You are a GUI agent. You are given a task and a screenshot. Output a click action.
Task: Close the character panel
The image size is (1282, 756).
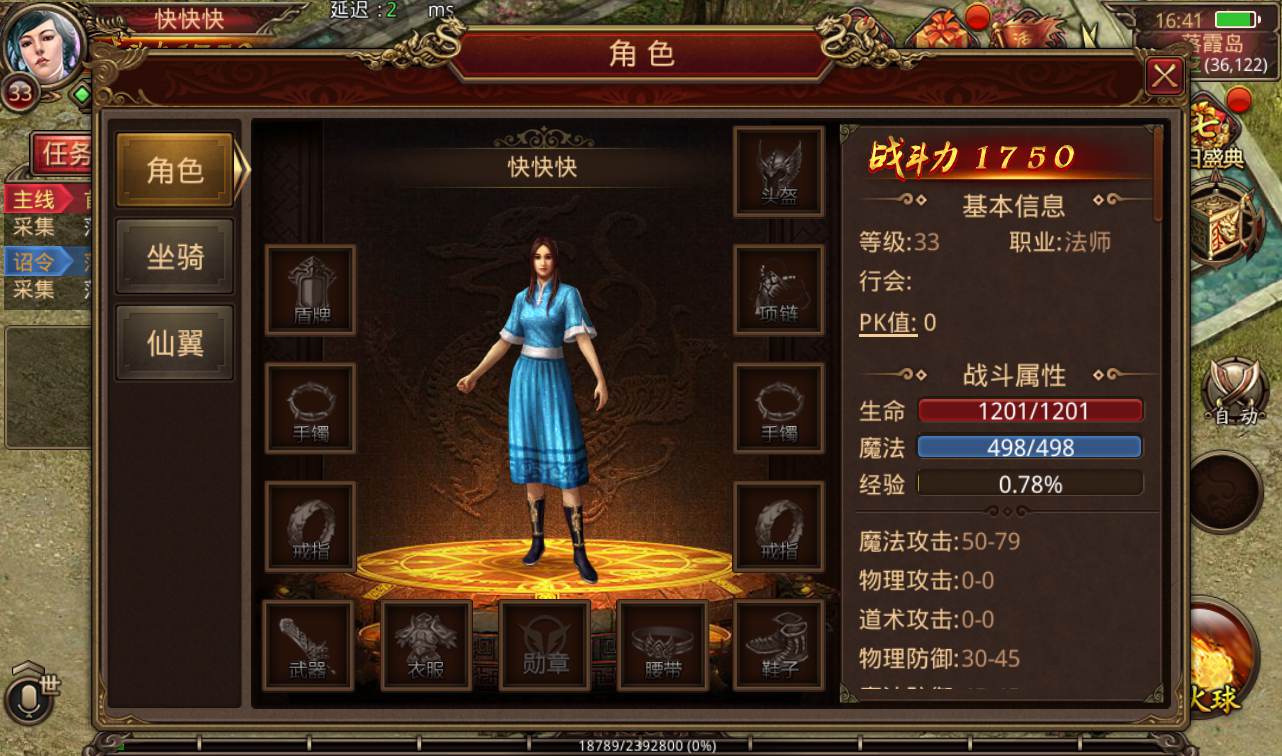pyautogui.click(x=1164, y=76)
